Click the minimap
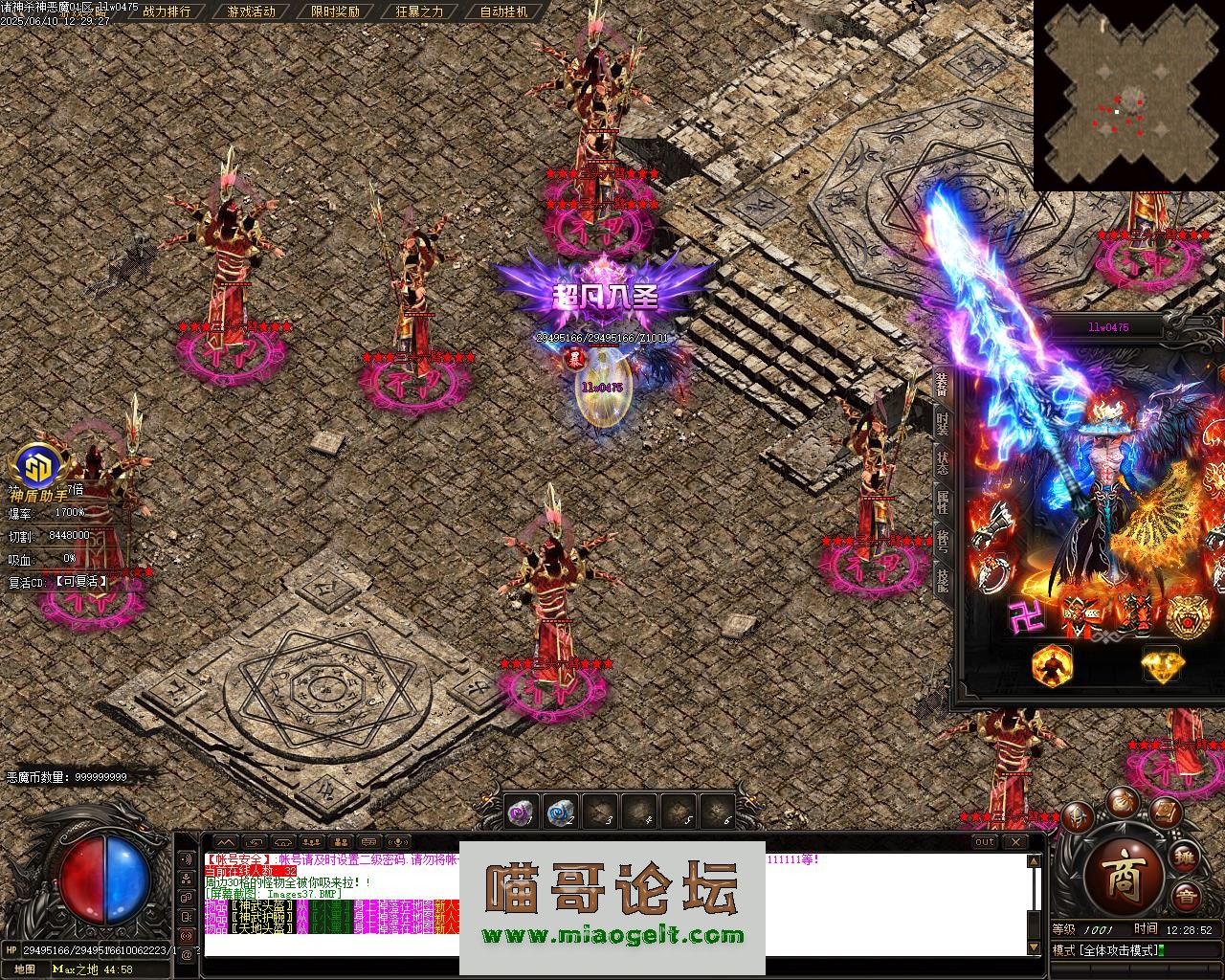The width and height of the screenshot is (1225, 980). click(x=1129, y=96)
